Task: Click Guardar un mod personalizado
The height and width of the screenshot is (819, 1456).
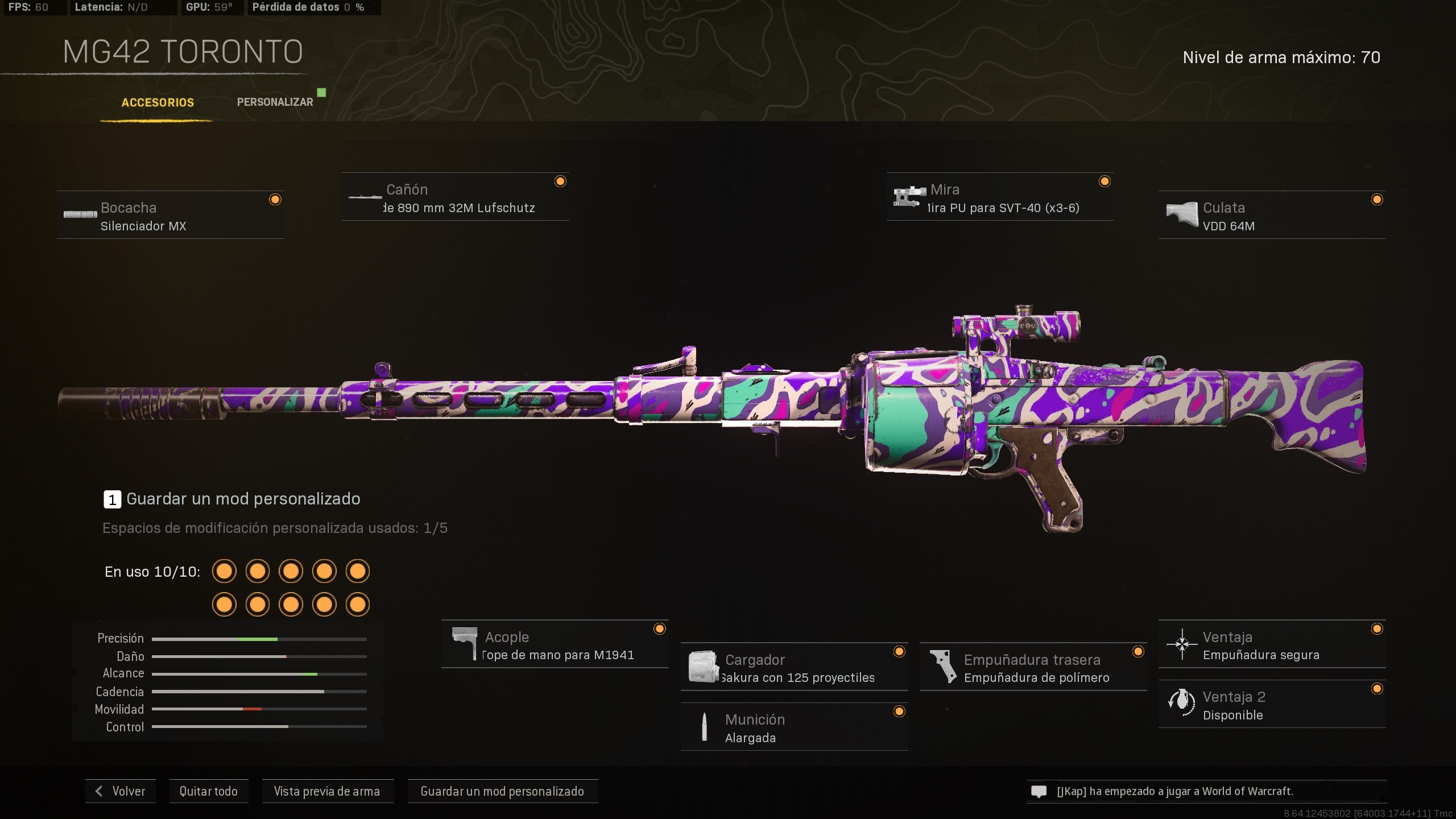Action: click(502, 791)
